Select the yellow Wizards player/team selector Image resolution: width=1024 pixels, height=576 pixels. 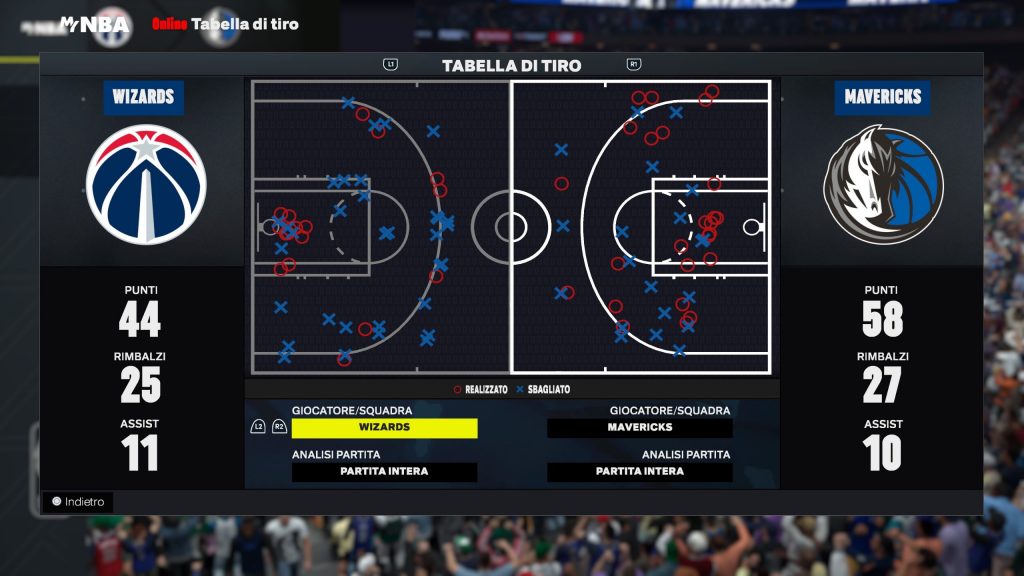[x=384, y=428]
